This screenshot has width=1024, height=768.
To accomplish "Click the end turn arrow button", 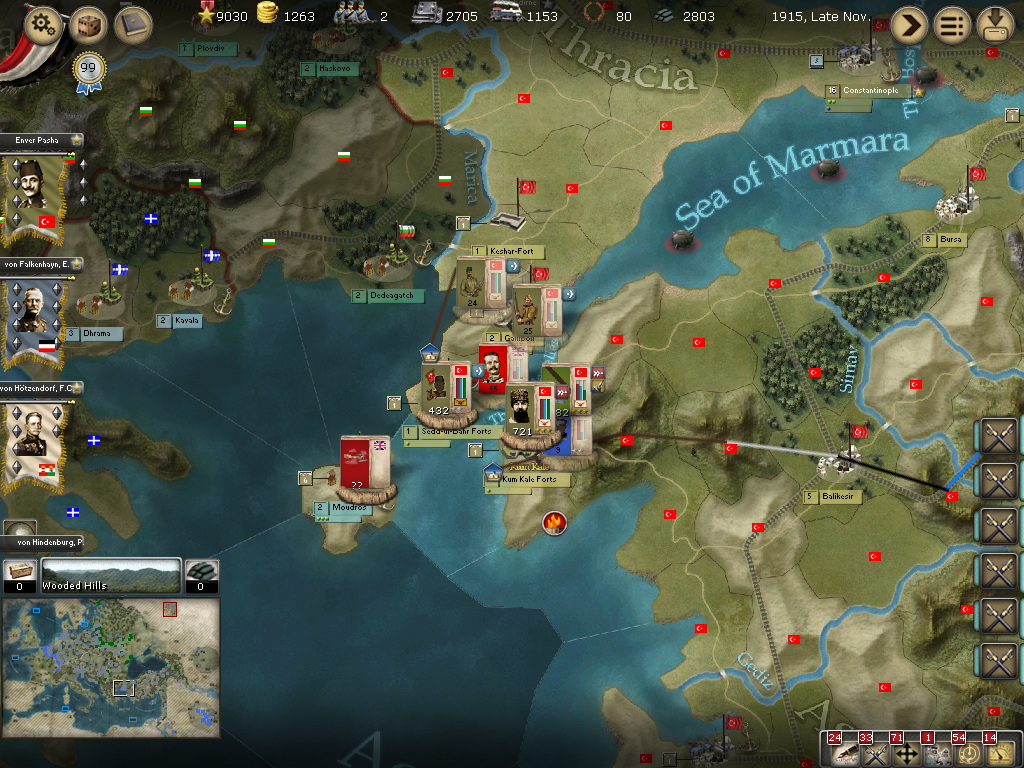I will tap(908, 25).
